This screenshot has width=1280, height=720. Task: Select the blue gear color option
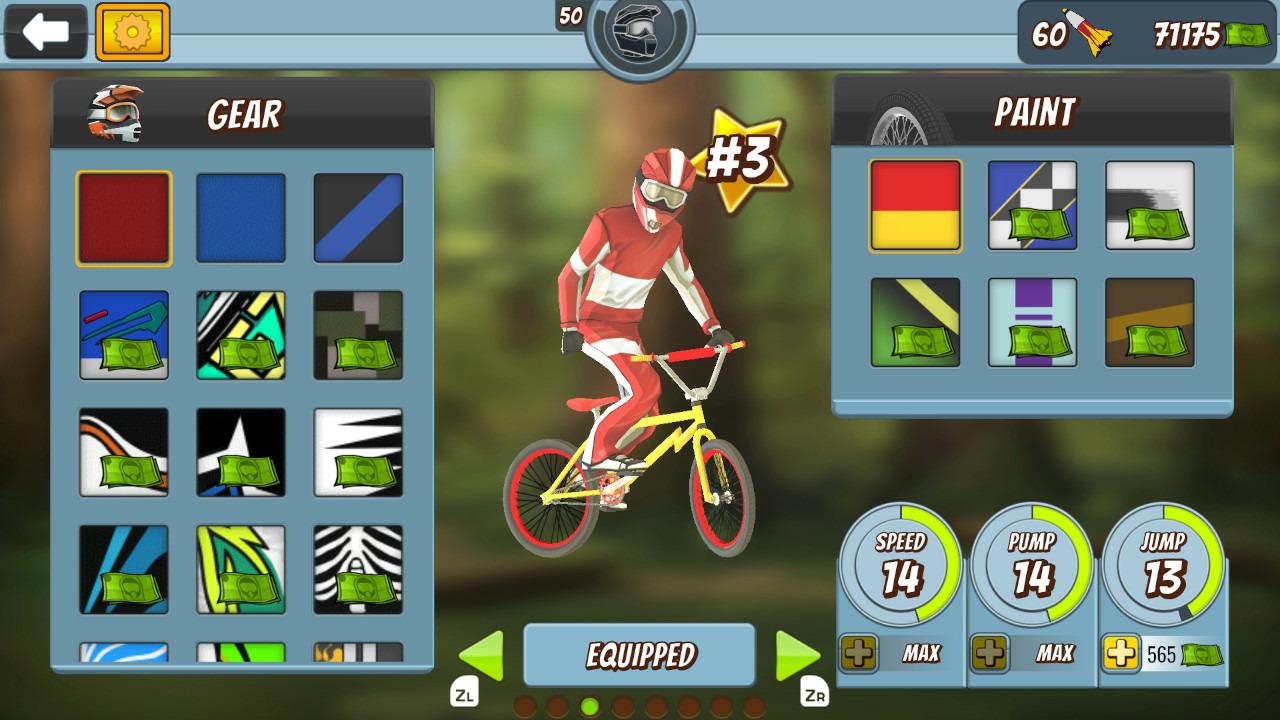[x=240, y=216]
